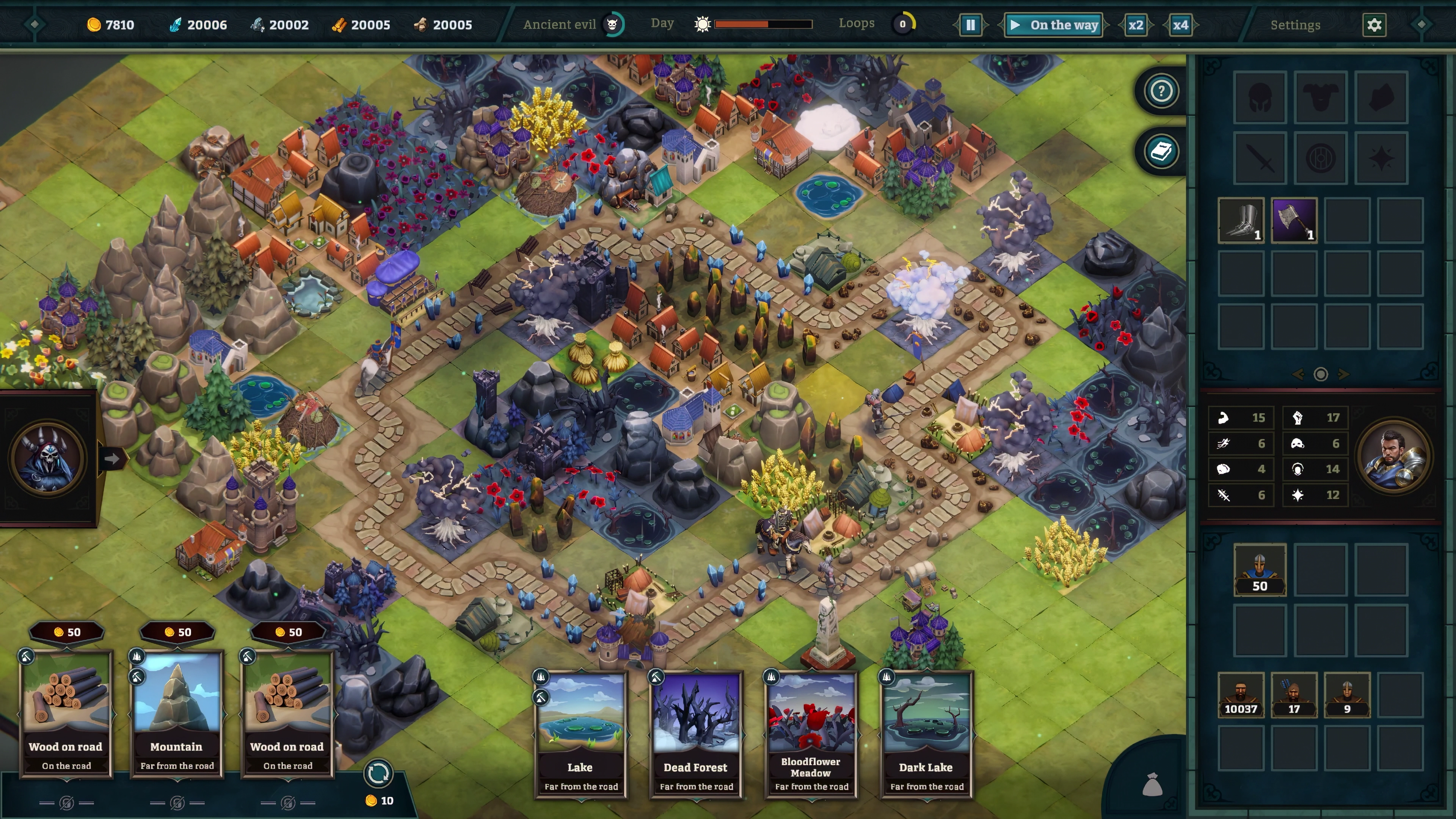This screenshot has width=1456, height=819.
Task: Set game speed to x4
Action: click(1180, 25)
